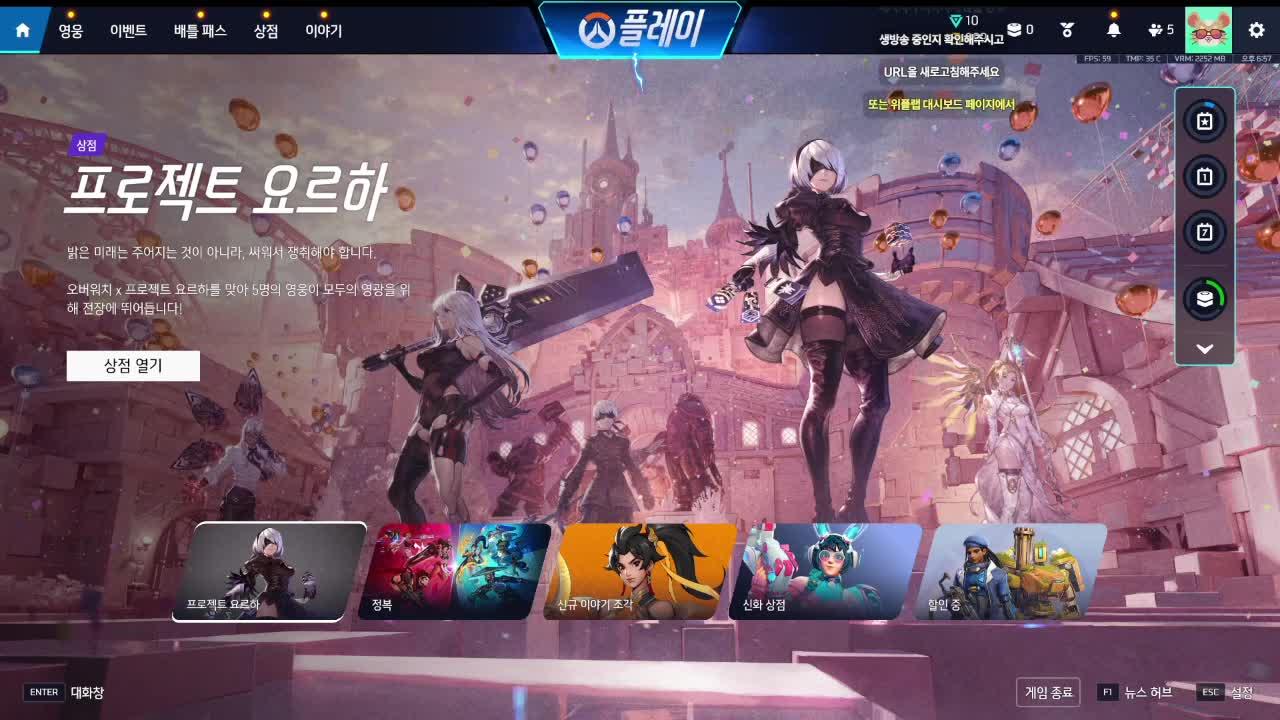Click the 게임 종료 button
This screenshot has width=1280, height=720.
coord(1049,691)
